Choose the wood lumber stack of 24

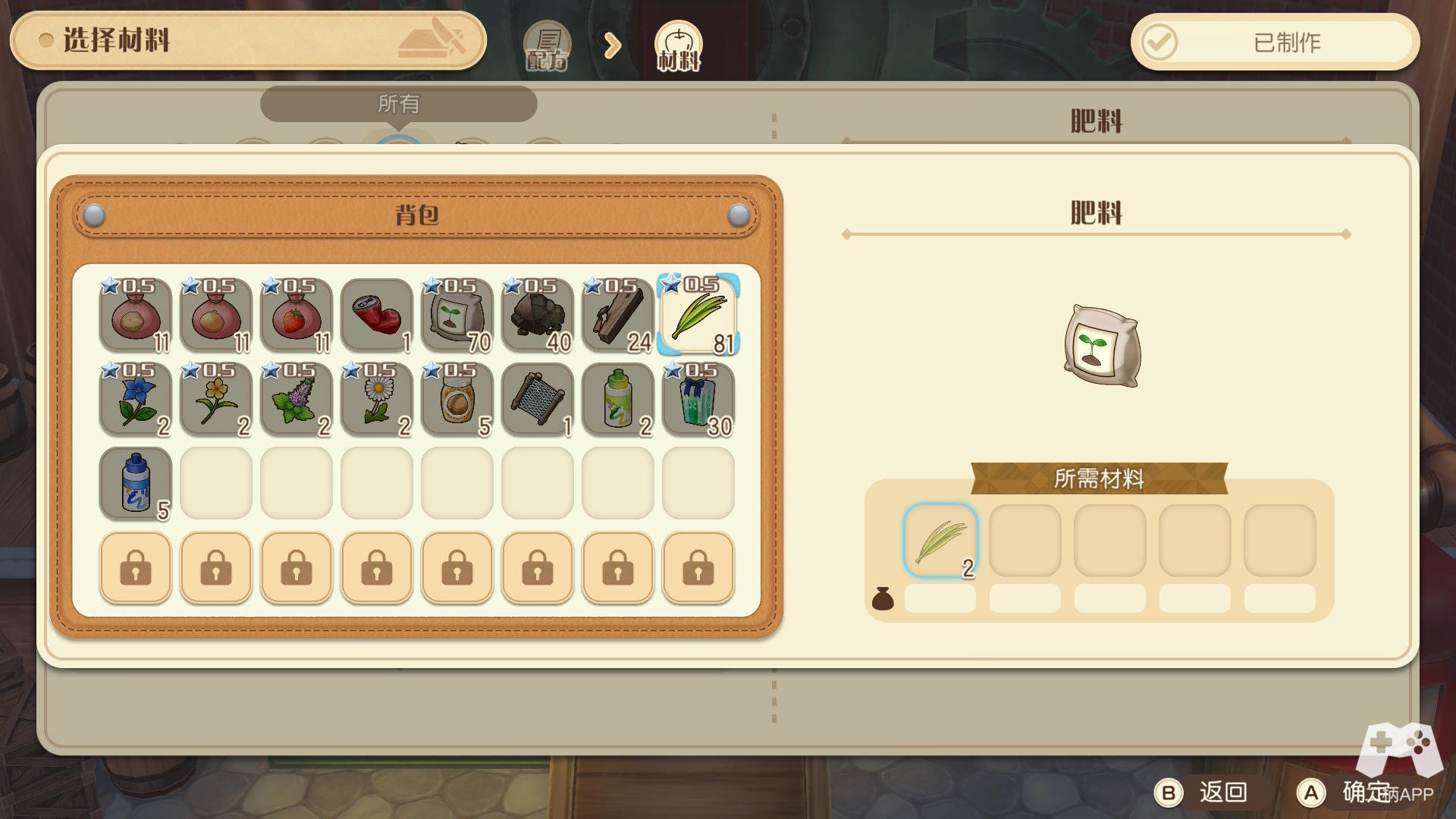point(617,315)
